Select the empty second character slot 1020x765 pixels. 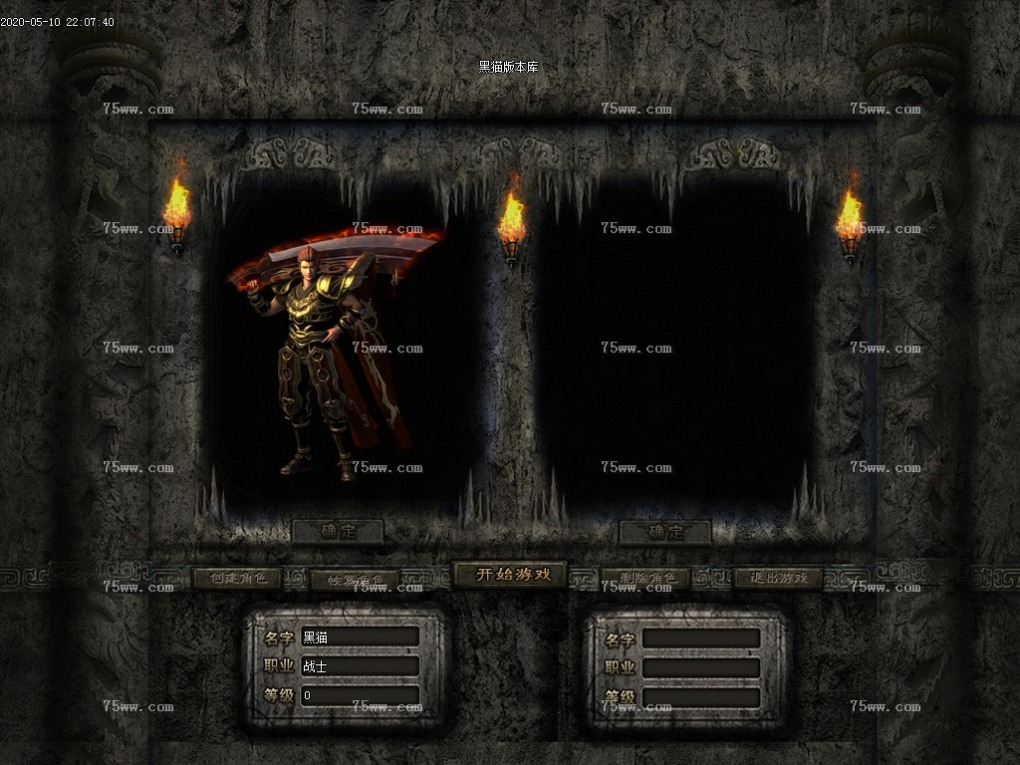click(675, 350)
